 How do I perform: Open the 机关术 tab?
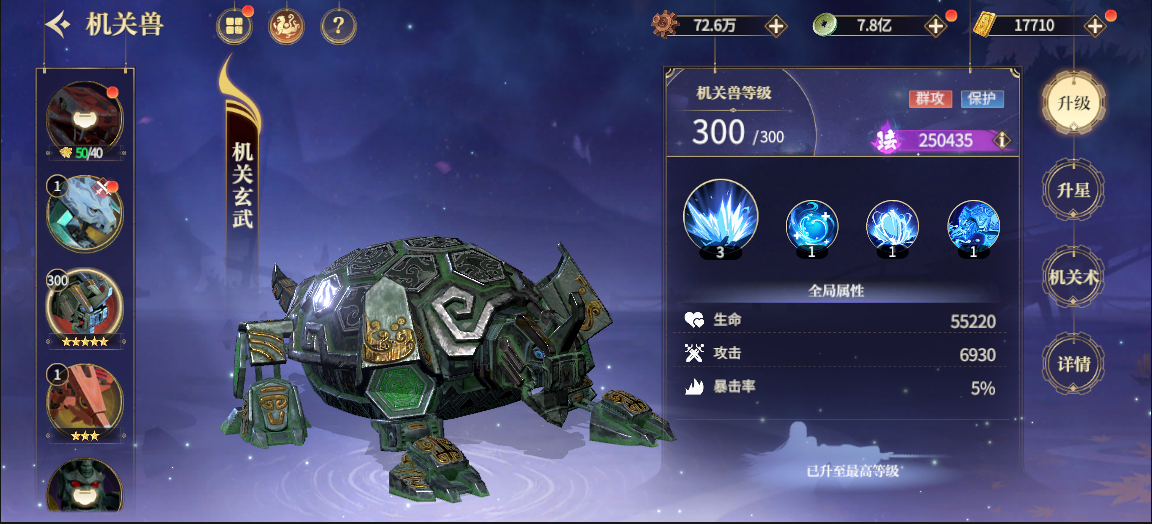tap(1073, 277)
